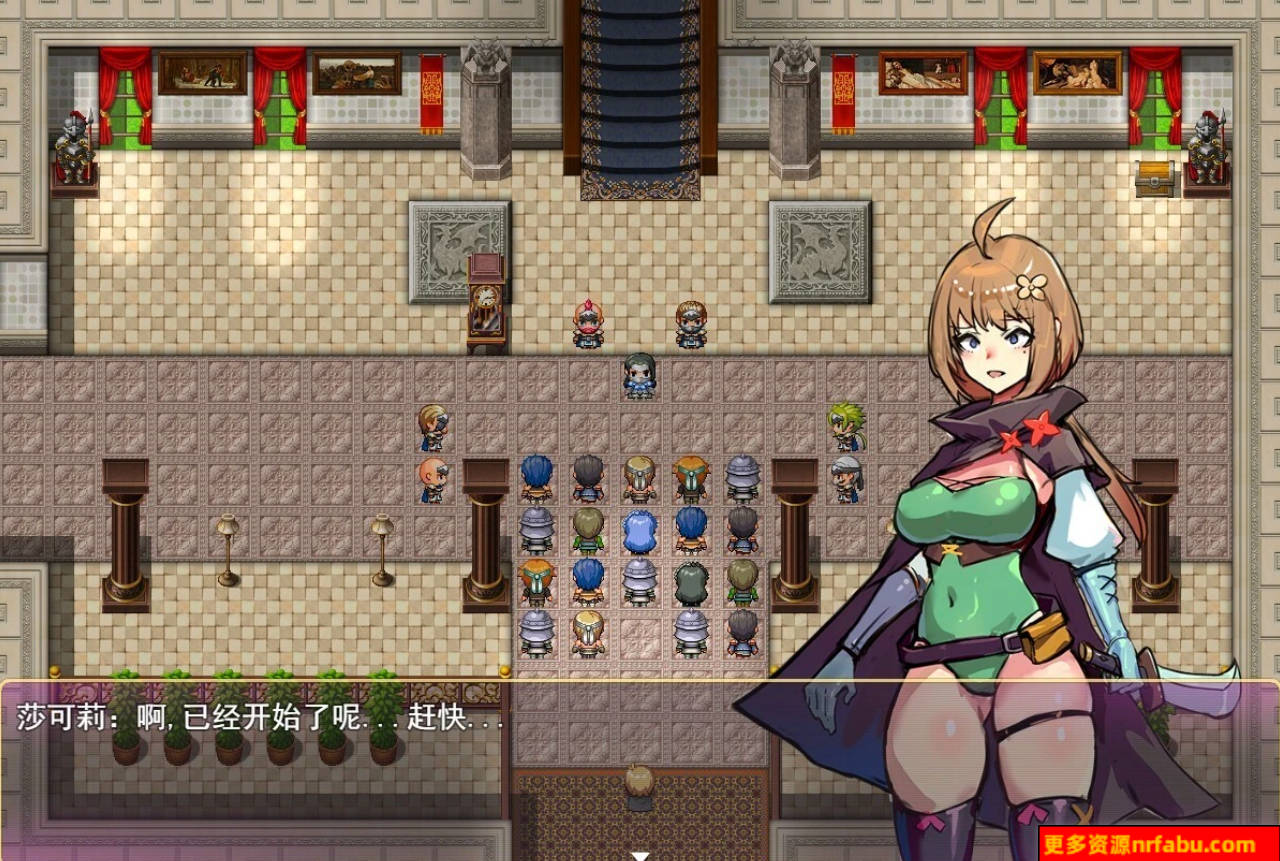The image size is (1280, 861).
Task: Click the red hanging banner near the pillar
Action: pyautogui.click(x=430, y=90)
